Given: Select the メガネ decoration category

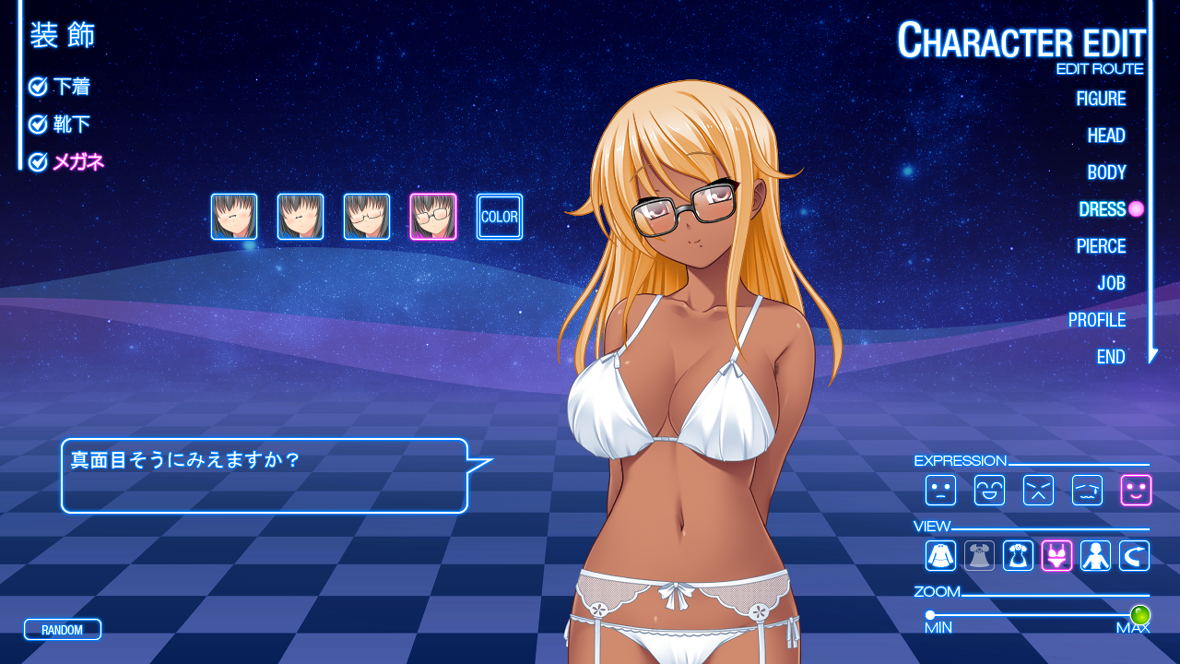Looking at the screenshot, I should (x=78, y=161).
